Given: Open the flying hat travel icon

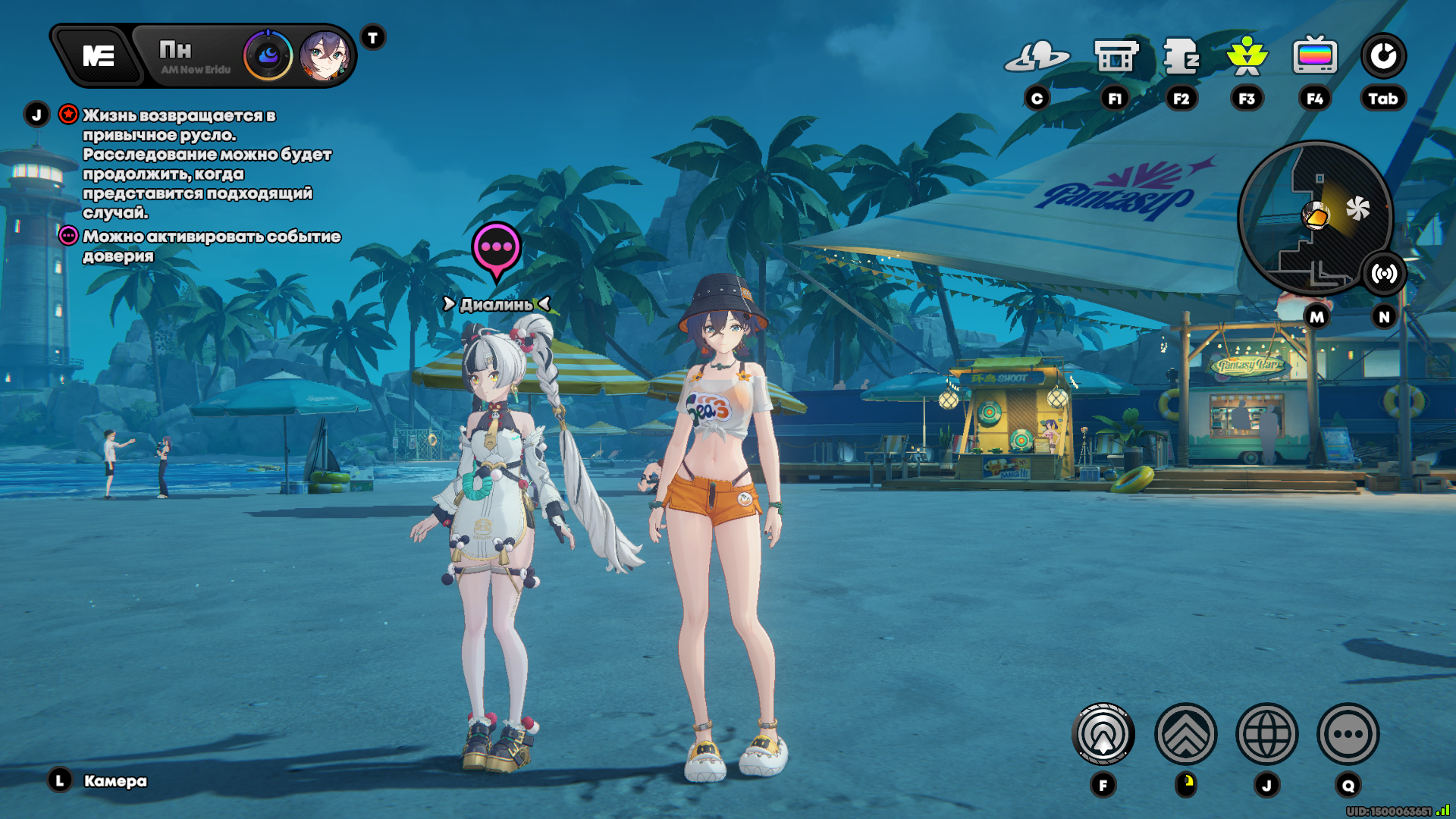Looking at the screenshot, I should (1037, 57).
